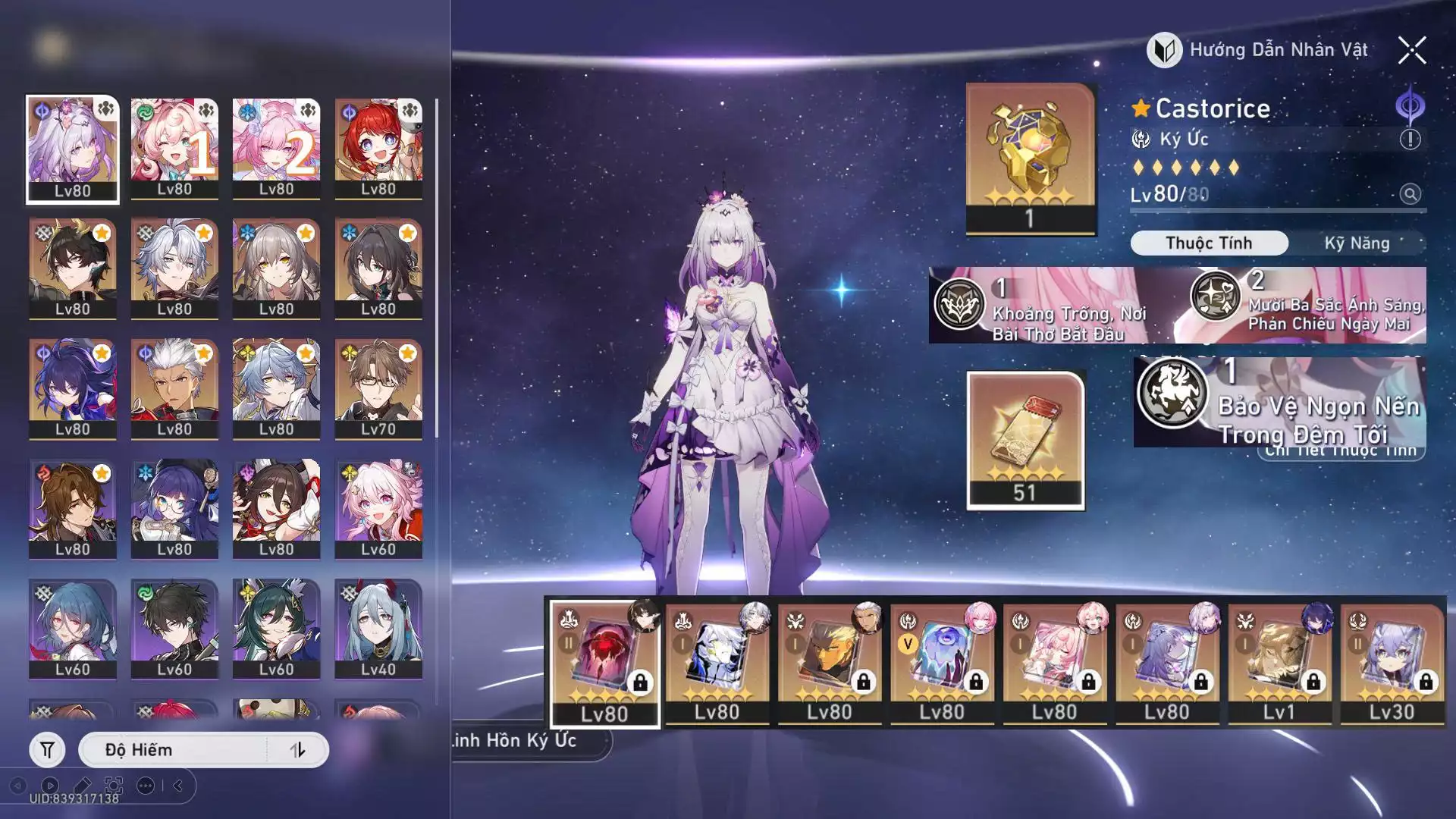Viewport: 1456px width, 819px height.
Task: Select the Lv40 silver-haired character portrait
Action: (x=378, y=629)
